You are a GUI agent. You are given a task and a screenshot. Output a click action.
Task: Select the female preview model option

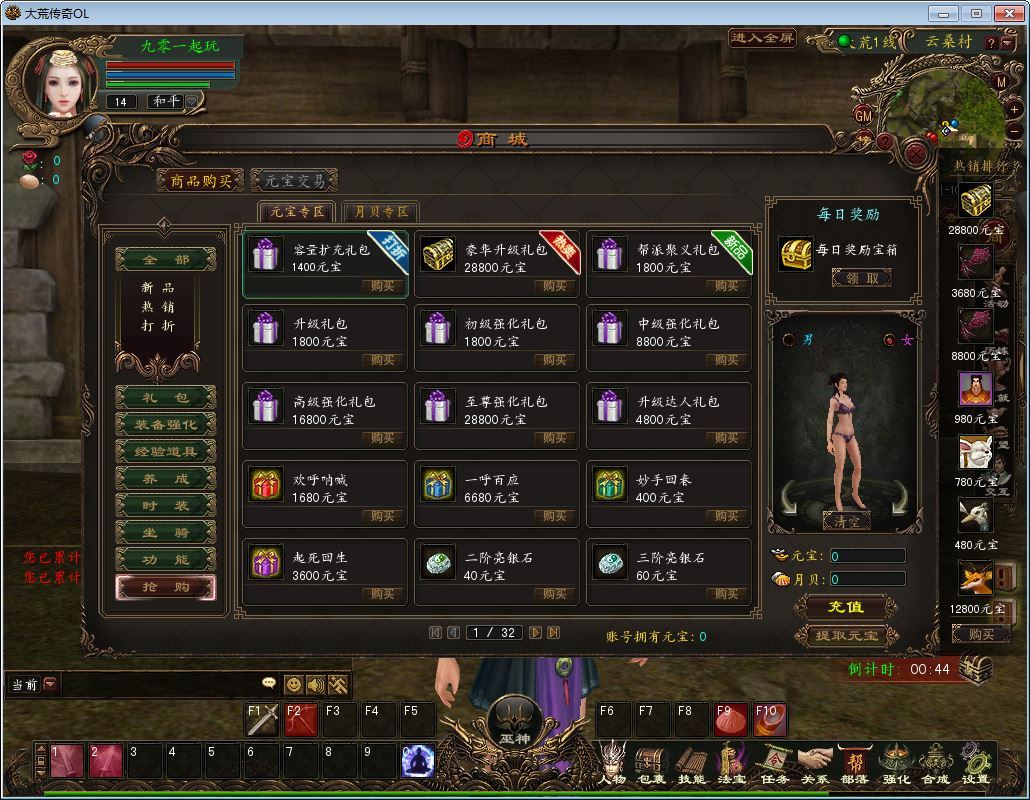click(x=890, y=340)
